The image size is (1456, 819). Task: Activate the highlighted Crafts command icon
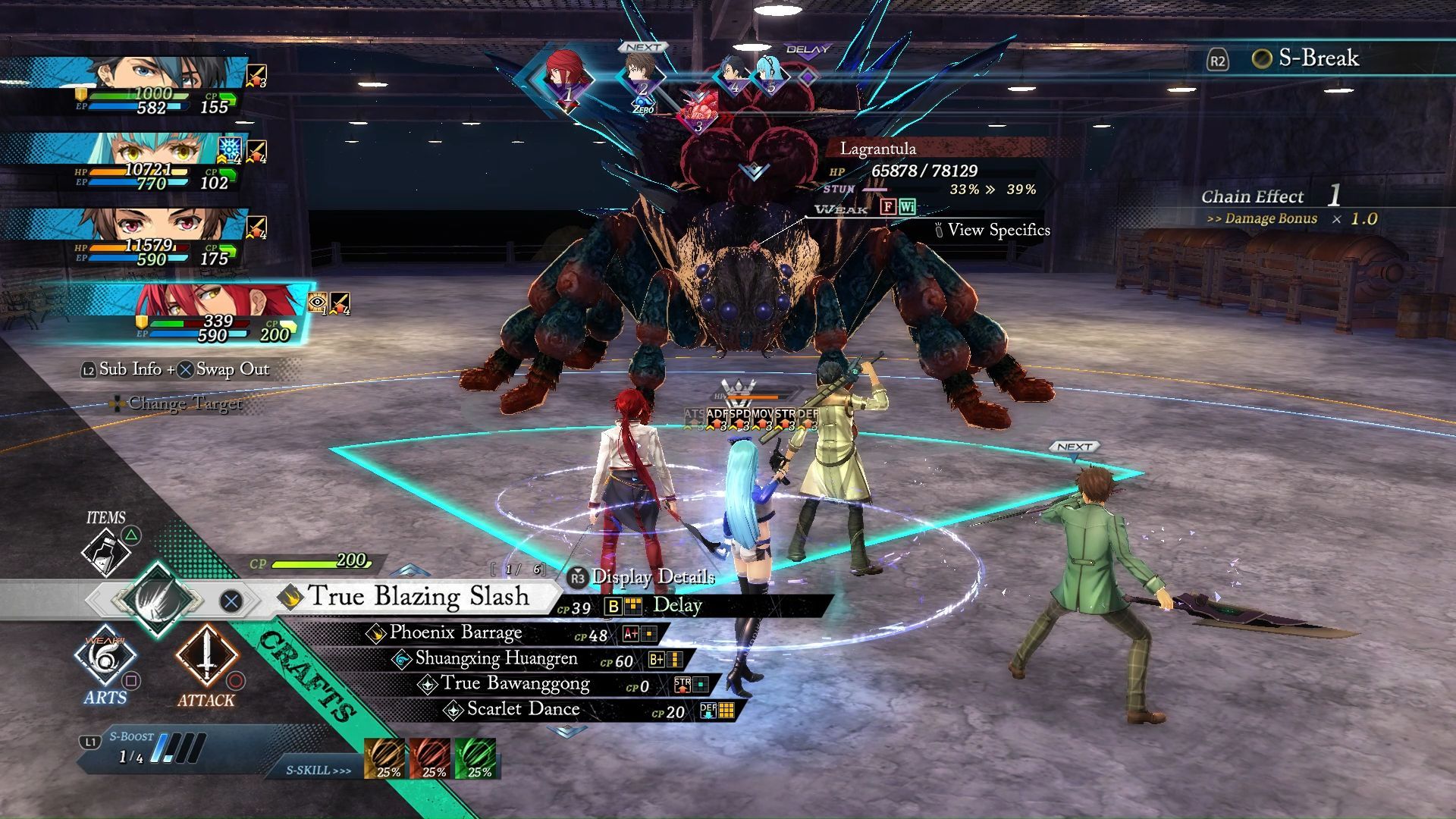[158, 600]
